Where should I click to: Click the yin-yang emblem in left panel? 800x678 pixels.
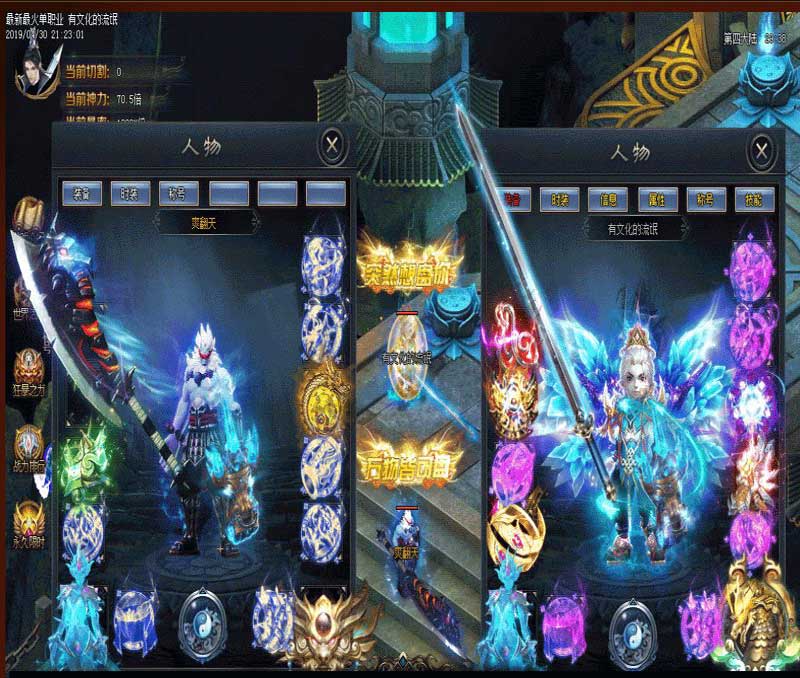pyautogui.click(x=202, y=619)
